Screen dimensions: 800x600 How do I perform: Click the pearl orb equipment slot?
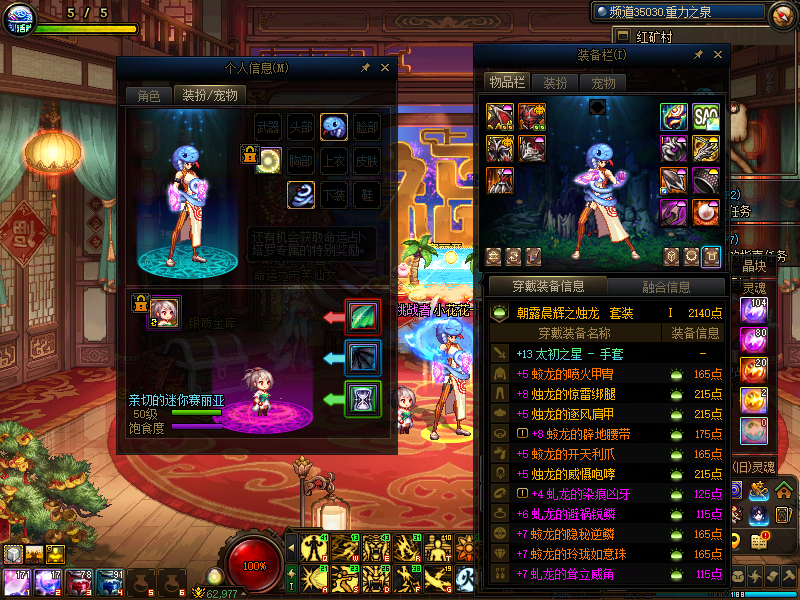706,212
